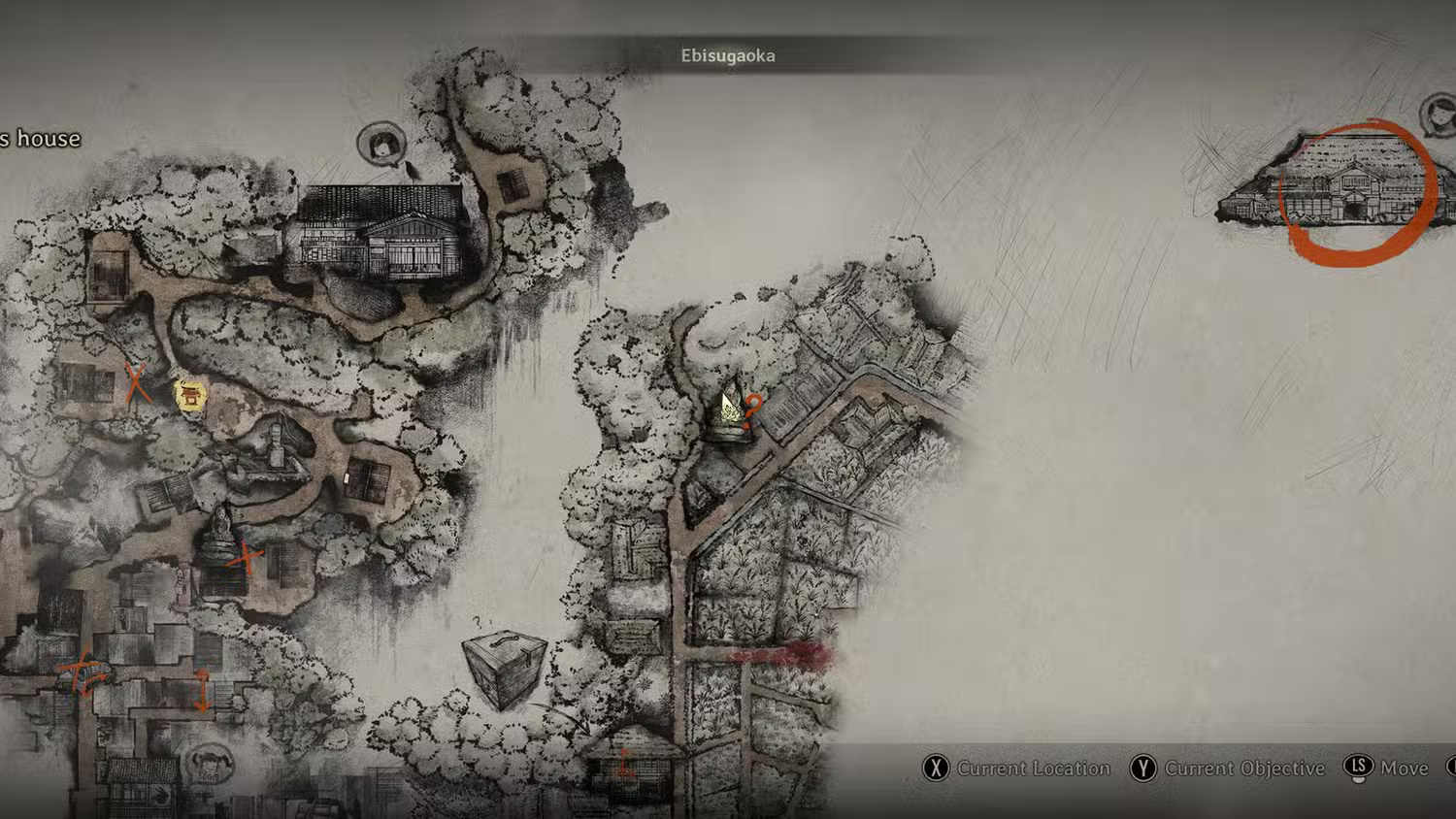The width and height of the screenshot is (1456, 819).
Task: Choose the character portrait bubble above the large house
Action: point(381,145)
